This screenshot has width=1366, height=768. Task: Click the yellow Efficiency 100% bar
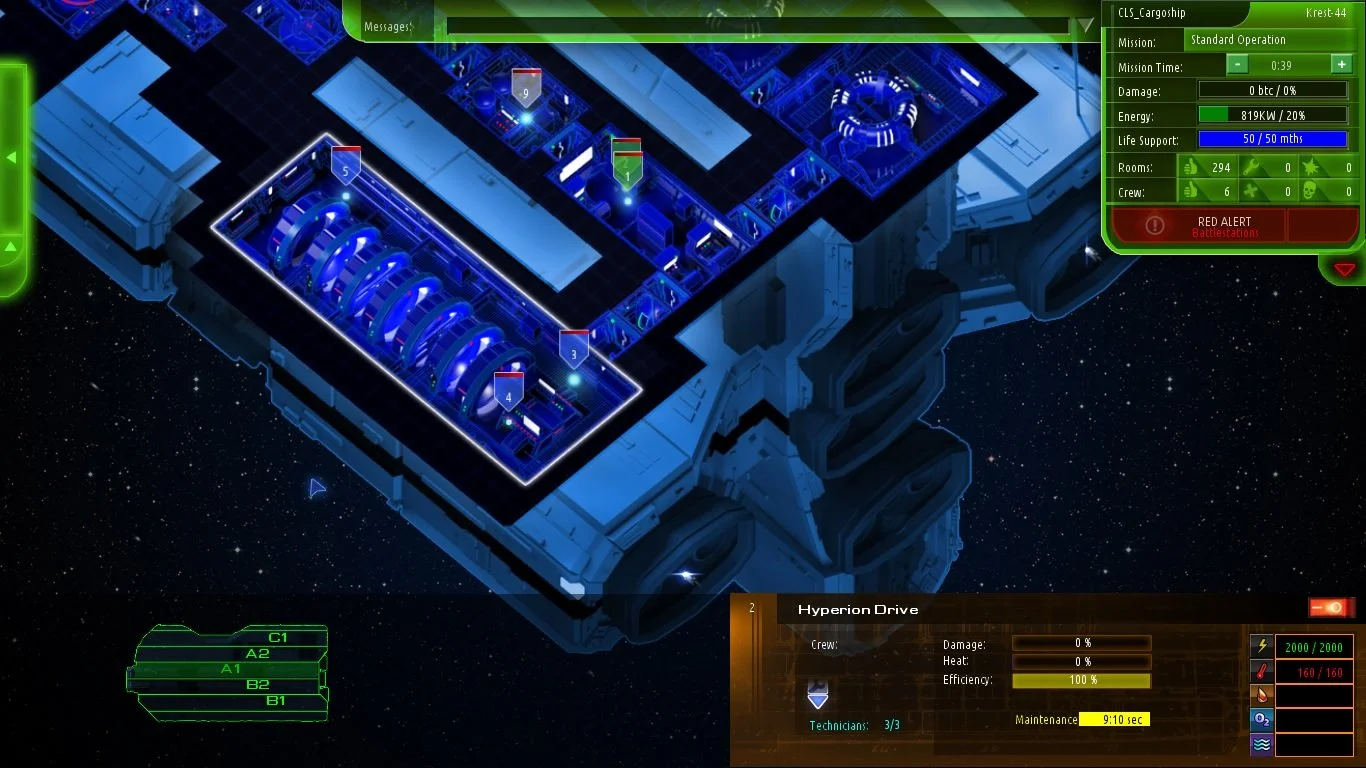1081,680
